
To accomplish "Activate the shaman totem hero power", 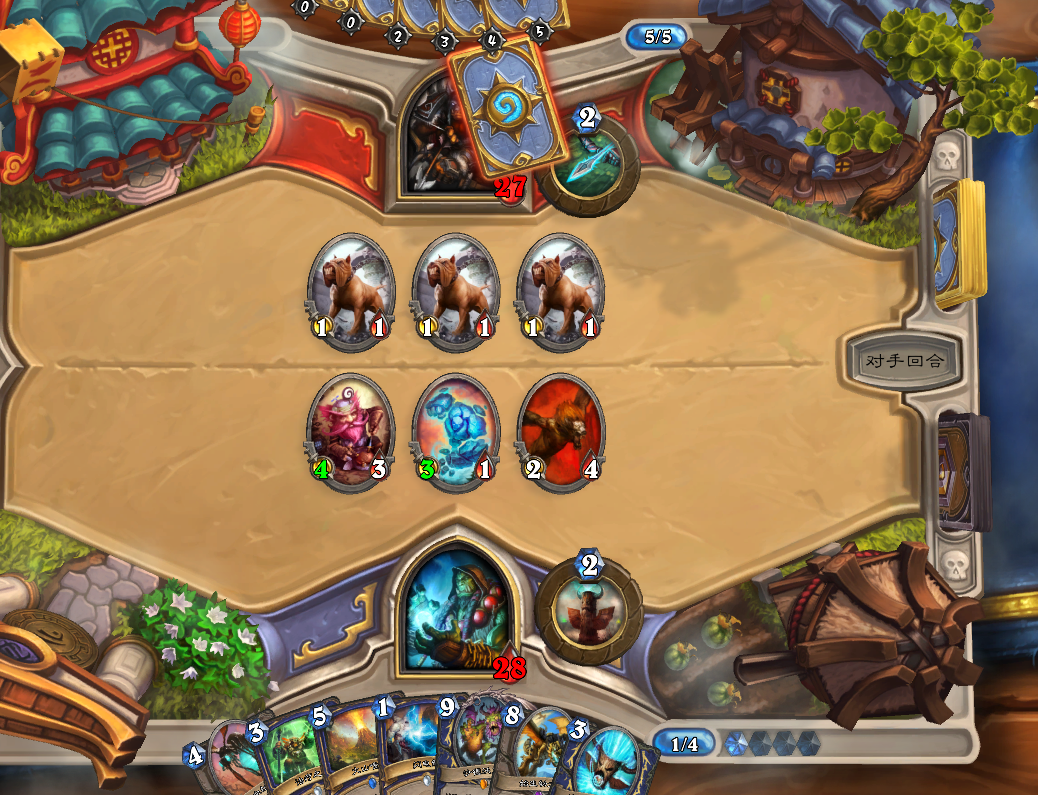I will click(x=589, y=609).
